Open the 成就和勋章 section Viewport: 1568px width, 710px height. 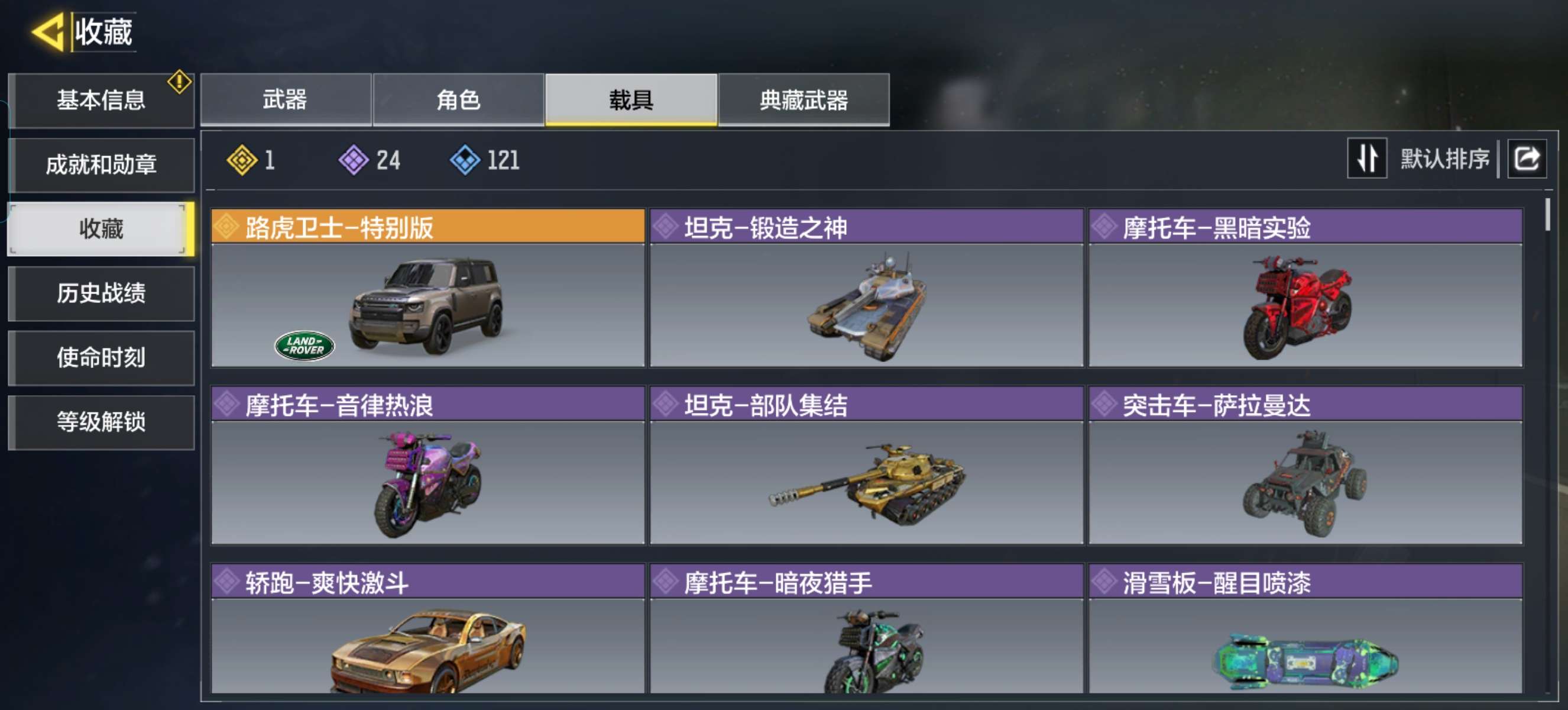point(101,165)
